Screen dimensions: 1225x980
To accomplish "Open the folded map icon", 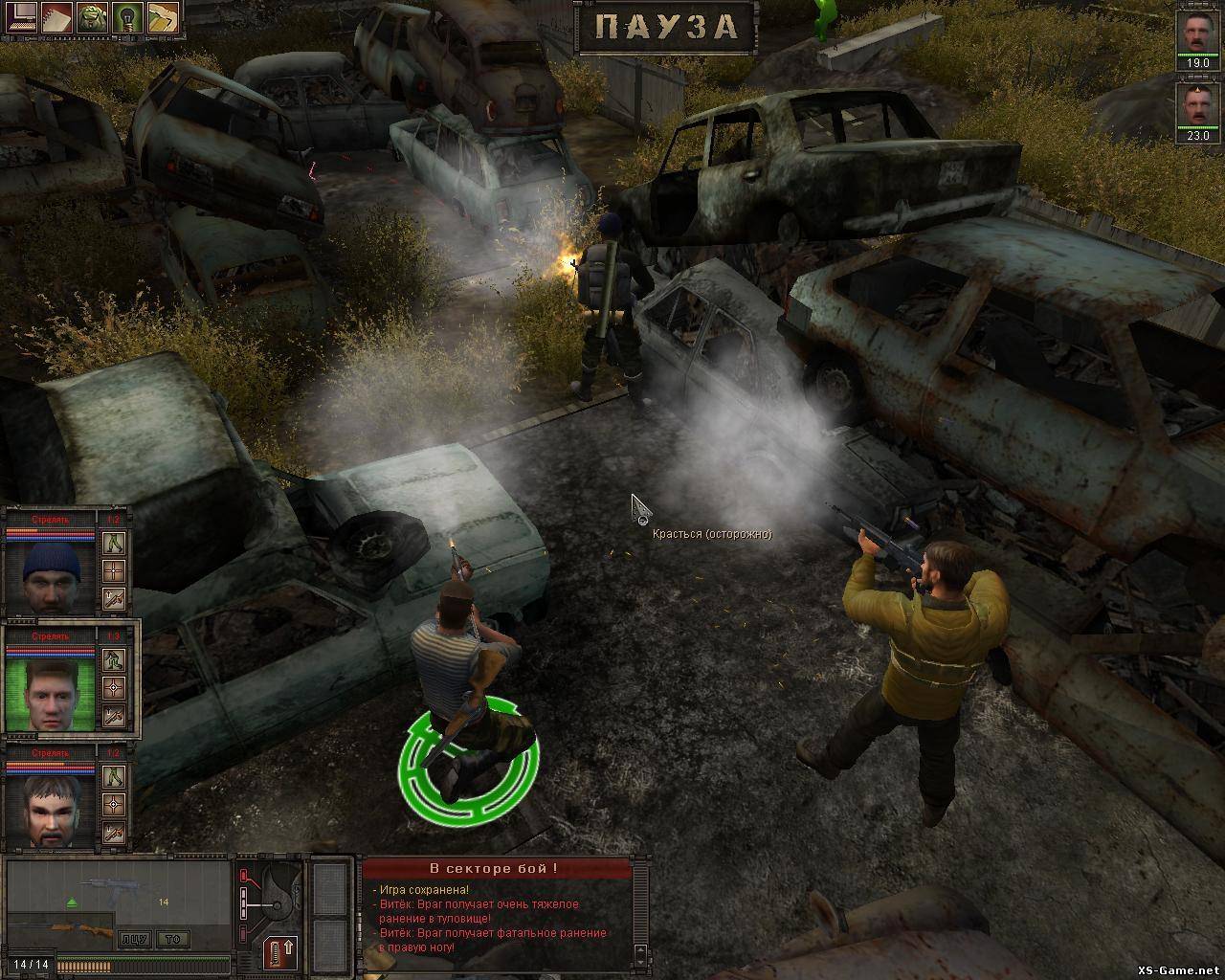I will 163,16.
